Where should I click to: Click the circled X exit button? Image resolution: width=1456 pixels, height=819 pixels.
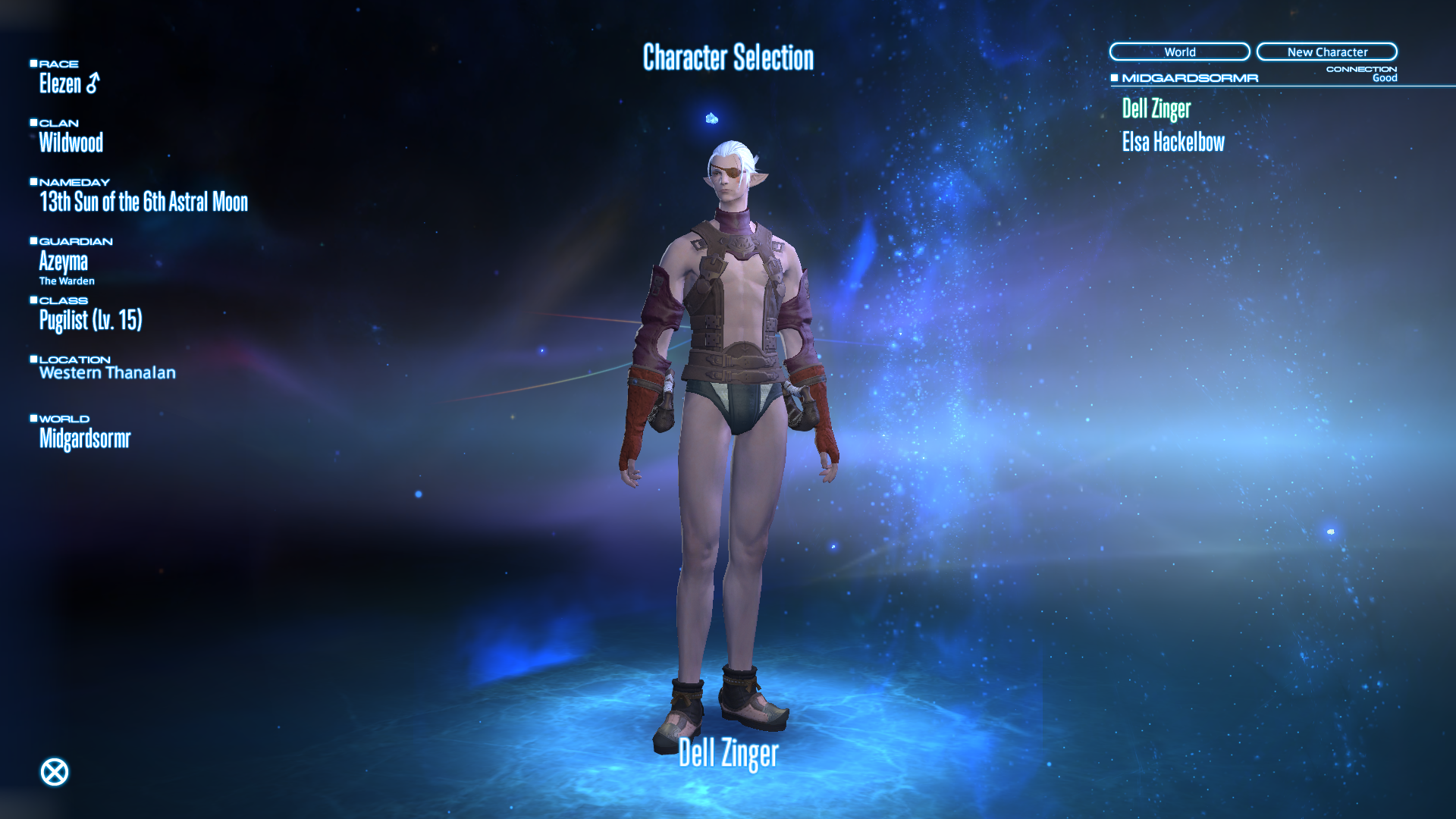(x=54, y=772)
